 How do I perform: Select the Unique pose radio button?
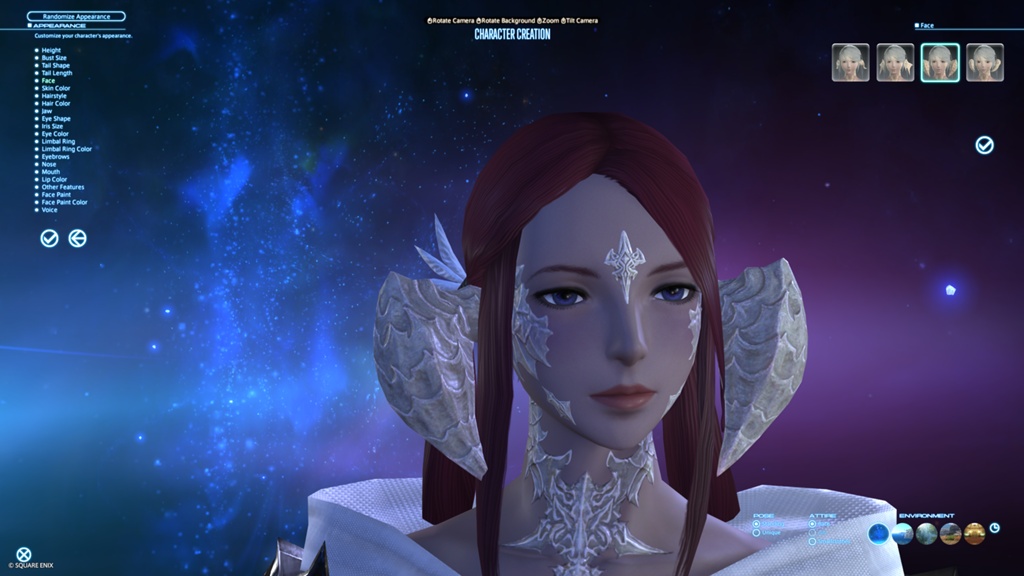click(x=756, y=532)
